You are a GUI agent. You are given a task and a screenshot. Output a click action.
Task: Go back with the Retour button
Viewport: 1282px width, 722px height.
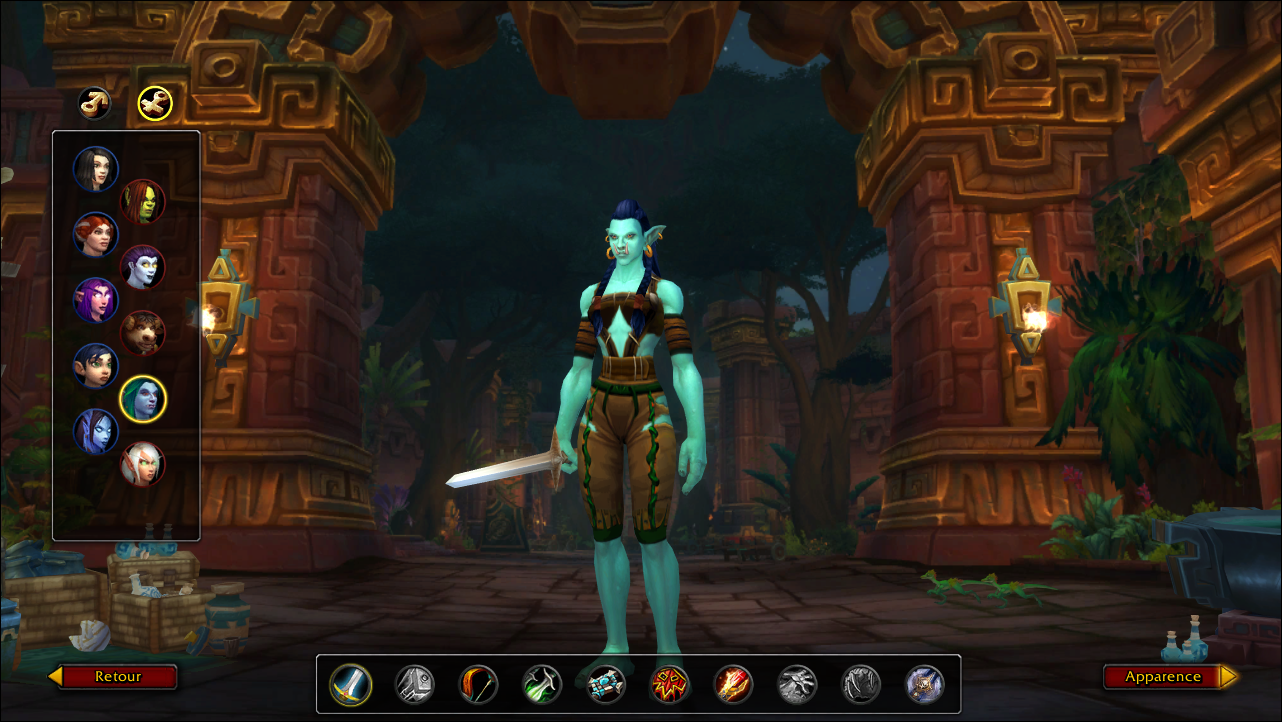tap(118, 677)
